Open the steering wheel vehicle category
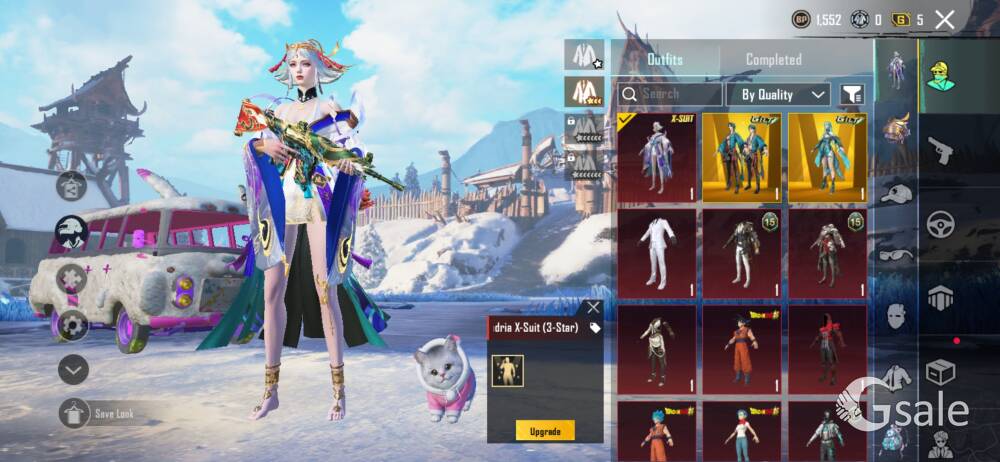The height and width of the screenshot is (462, 1000). coord(940,225)
